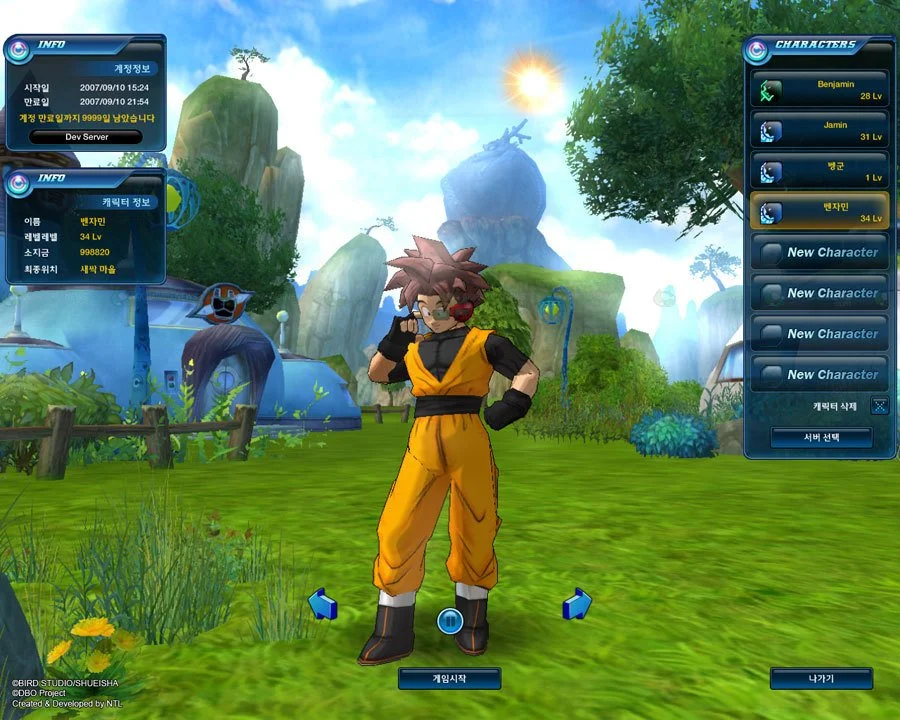Select the Benjamin level 28 character

coord(820,90)
